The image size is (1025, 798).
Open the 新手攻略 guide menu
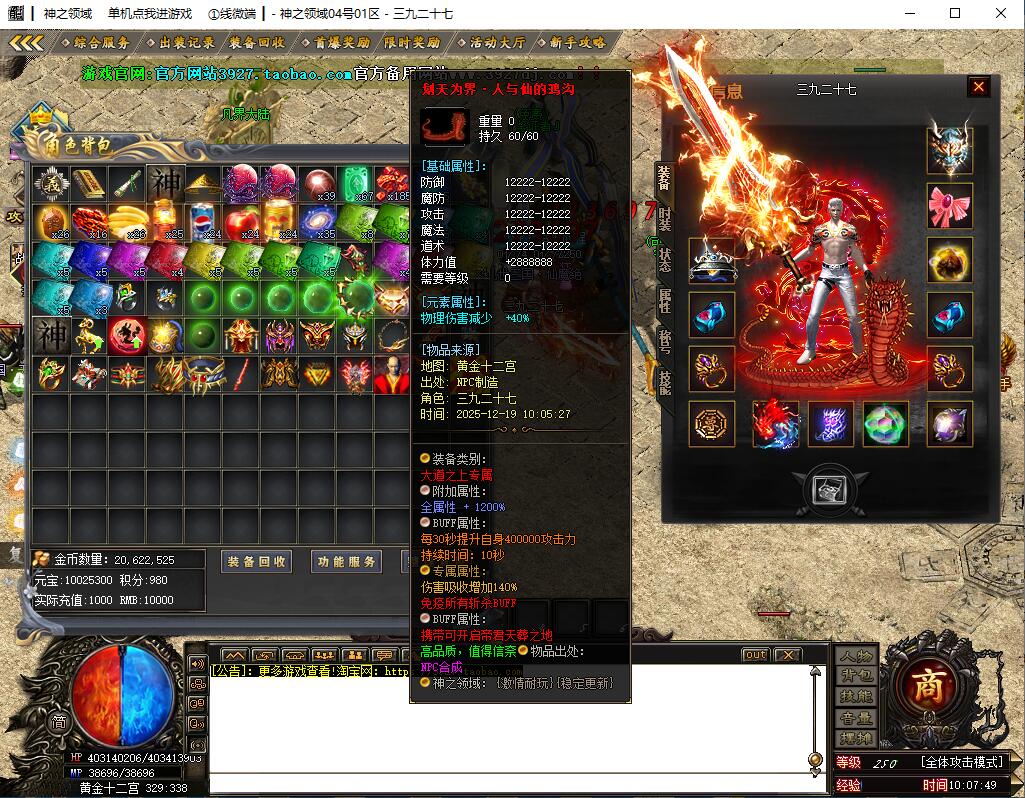577,43
